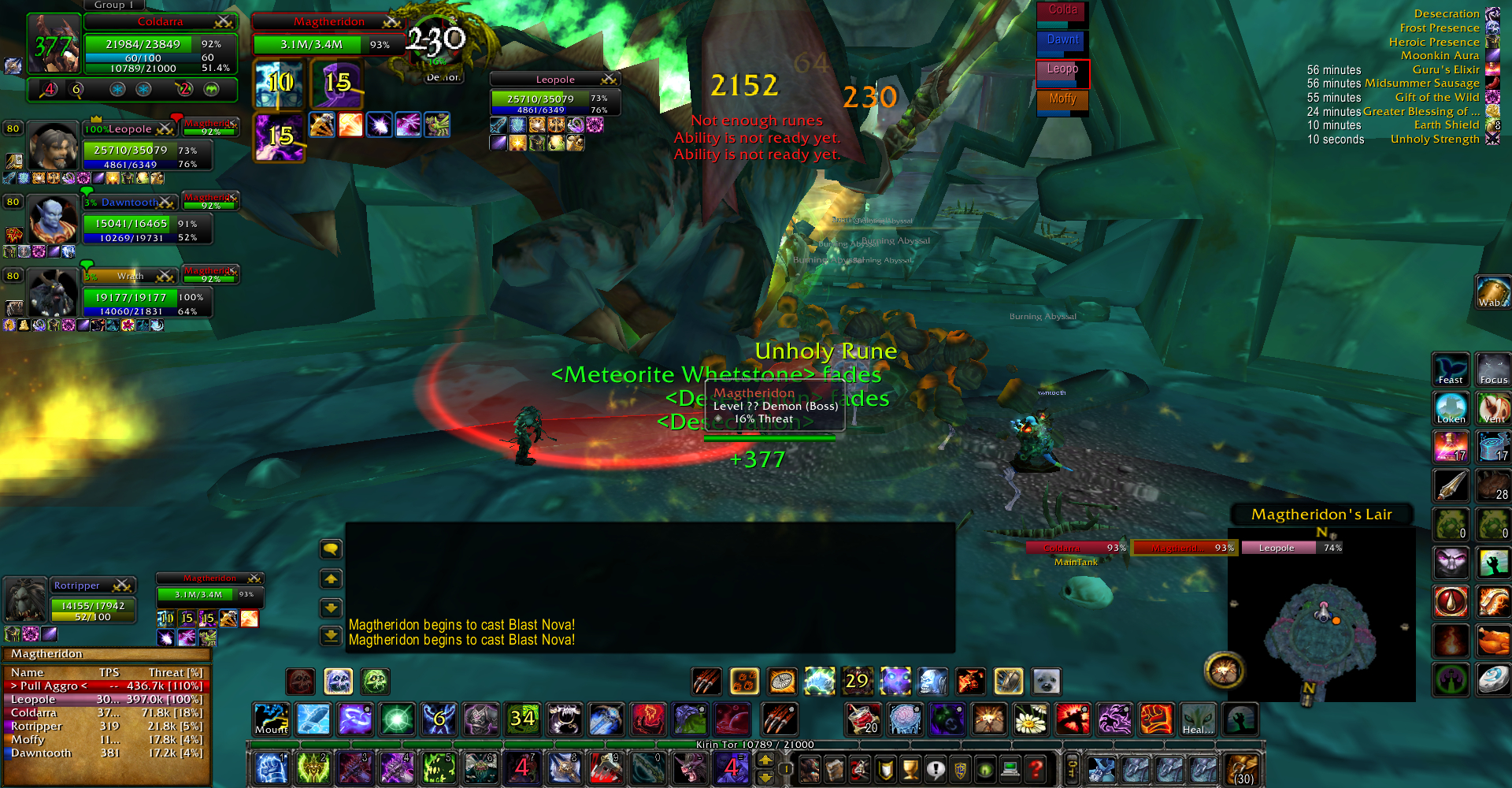This screenshot has width=1512, height=788.
Task: Click the Moffy raid frame
Action: pyautogui.click(x=1062, y=102)
